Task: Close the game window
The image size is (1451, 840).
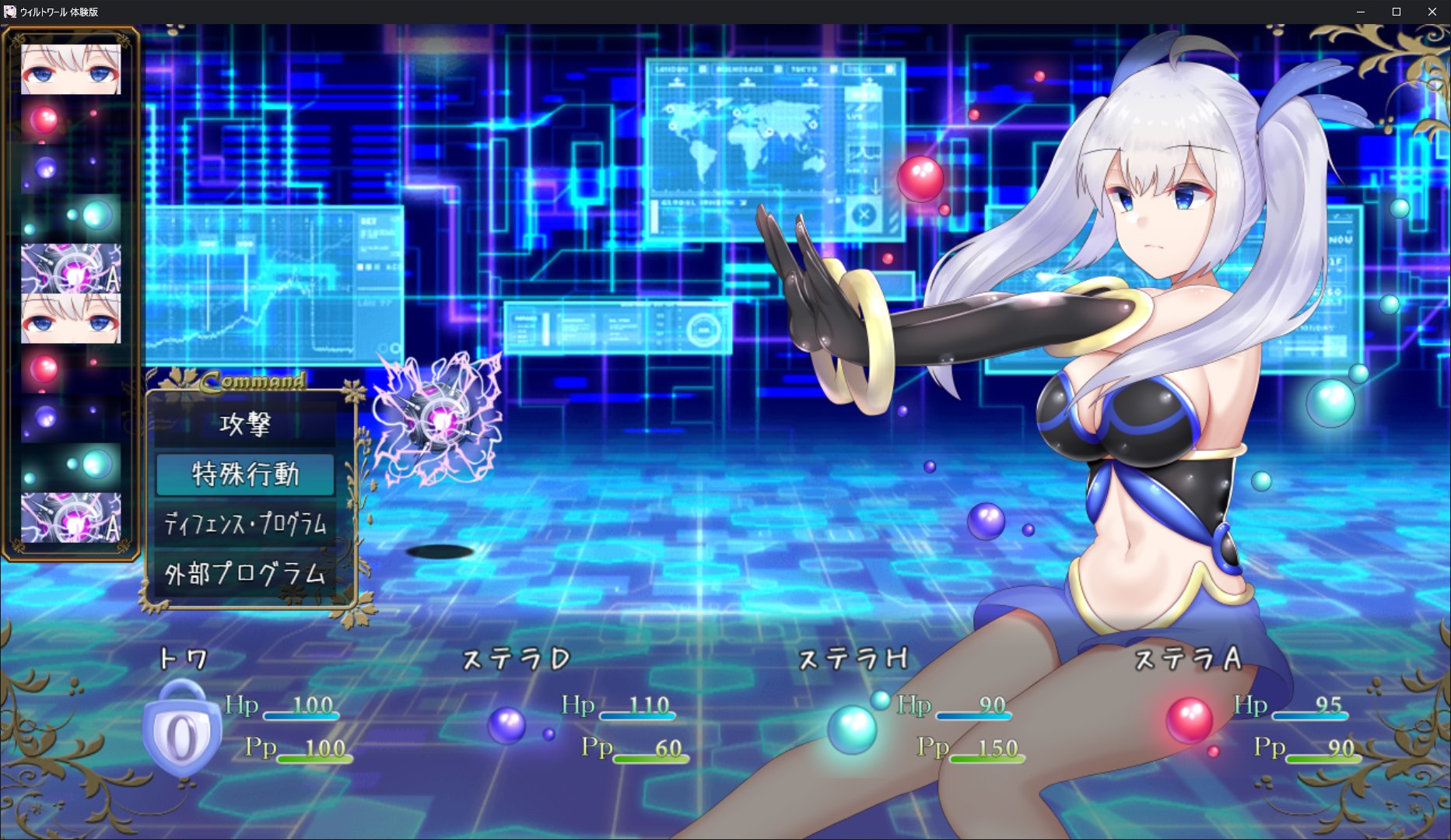Action: [x=1432, y=12]
